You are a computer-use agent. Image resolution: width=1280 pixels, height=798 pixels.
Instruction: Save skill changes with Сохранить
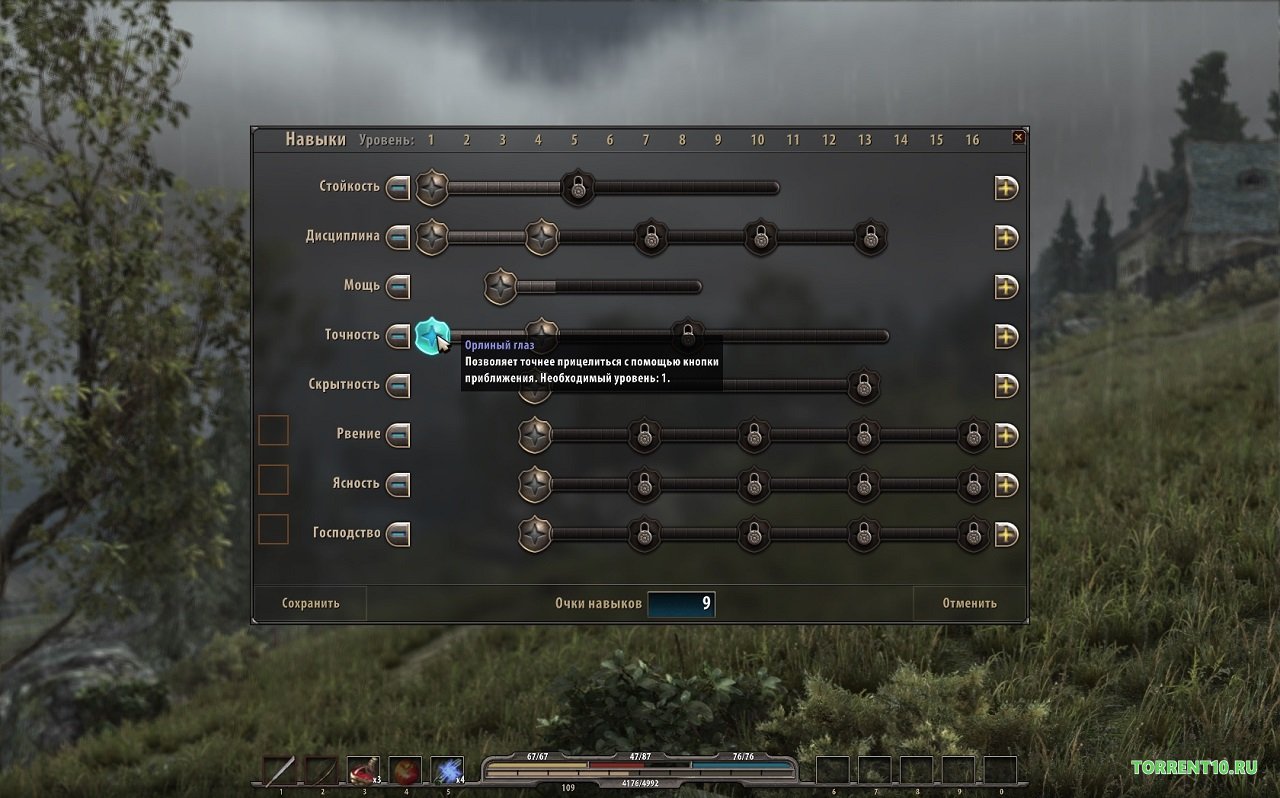click(x=311, y=603)
